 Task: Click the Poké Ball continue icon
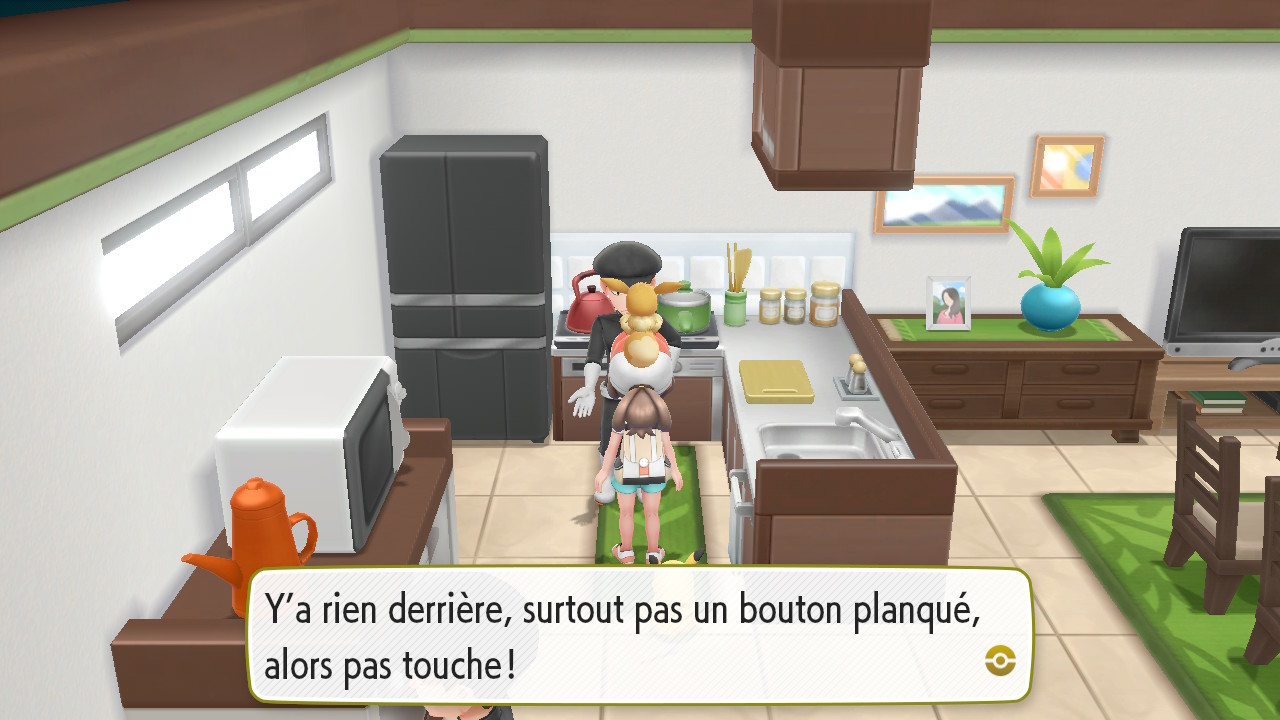point(999,659)
